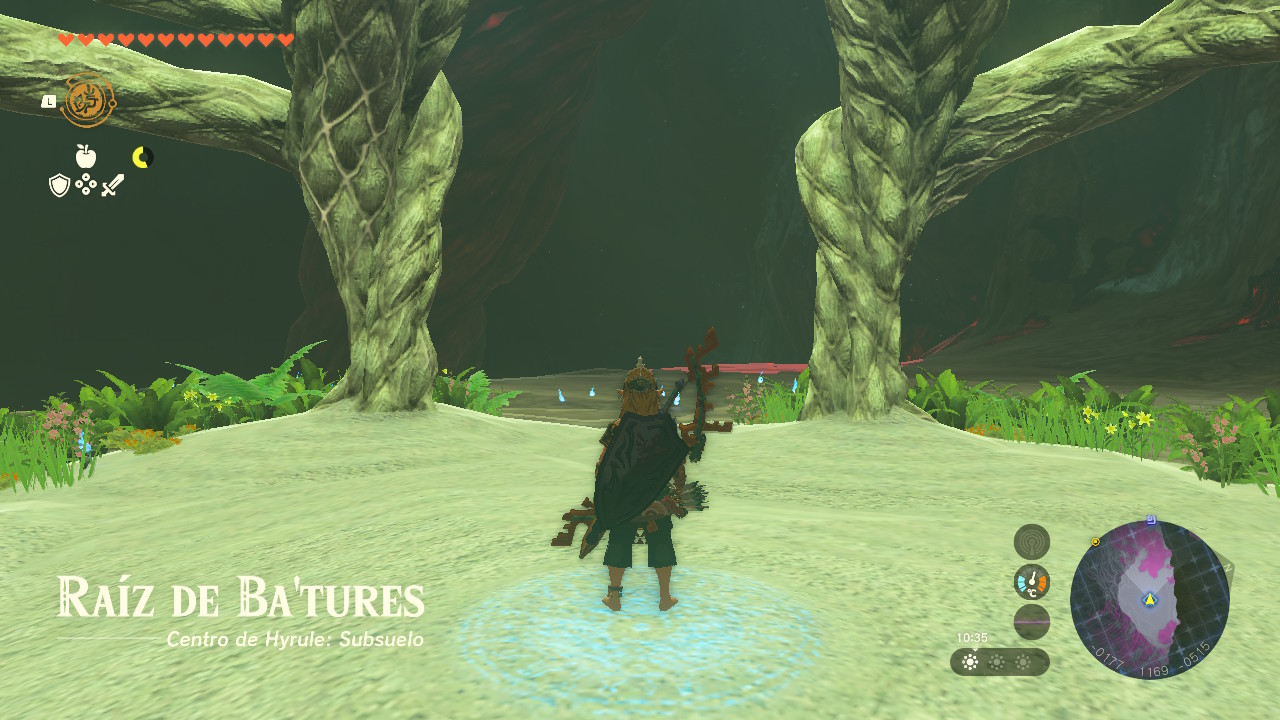This screenshot has height=720, width=1280.
Task: Choose the shield quick-select icon
Action: [x=59, y=185]
